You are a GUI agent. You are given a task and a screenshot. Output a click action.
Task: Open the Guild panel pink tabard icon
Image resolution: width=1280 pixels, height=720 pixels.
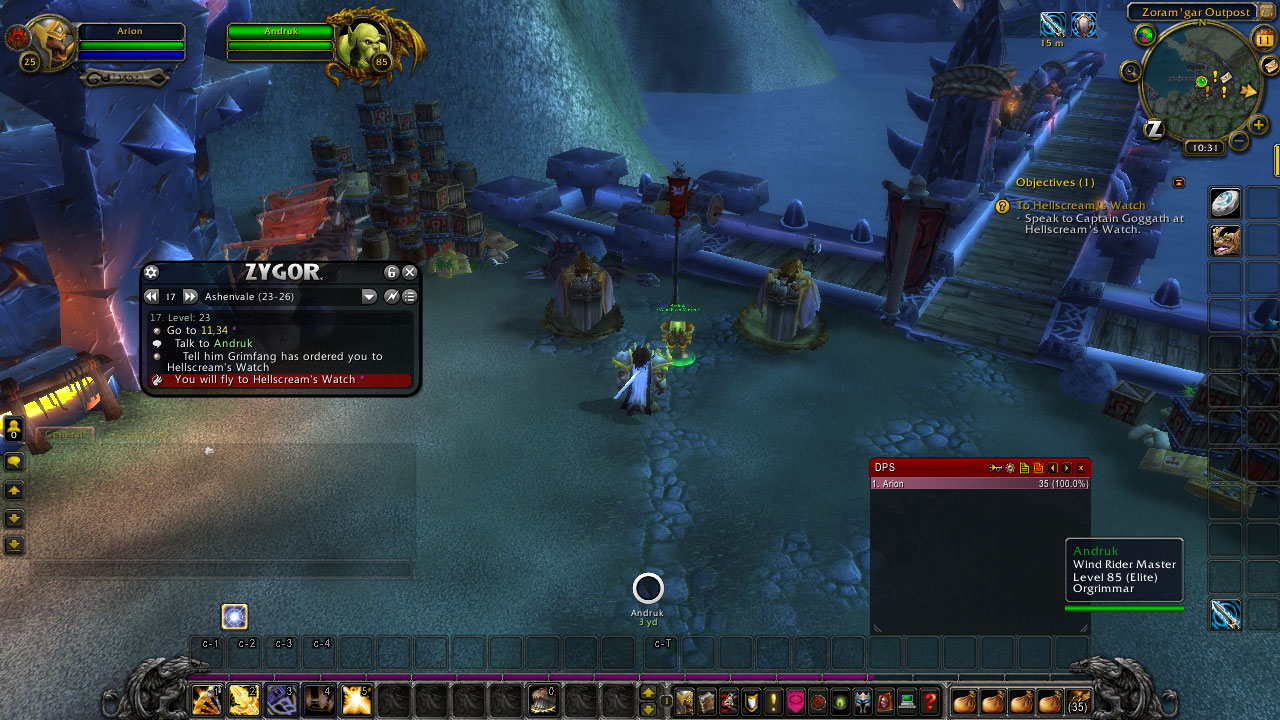[x=795, y=701]
